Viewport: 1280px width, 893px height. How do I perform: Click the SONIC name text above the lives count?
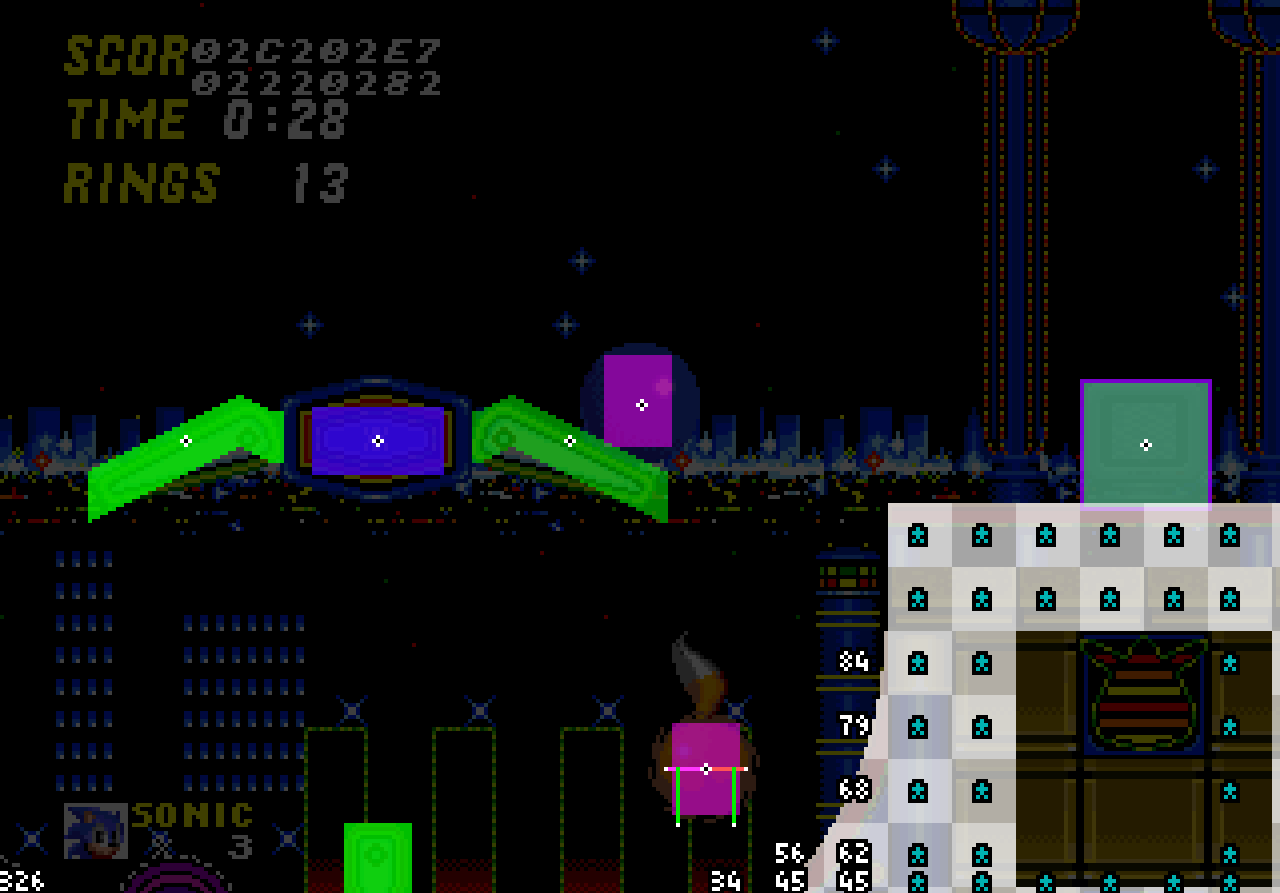[x=190, y=815]
